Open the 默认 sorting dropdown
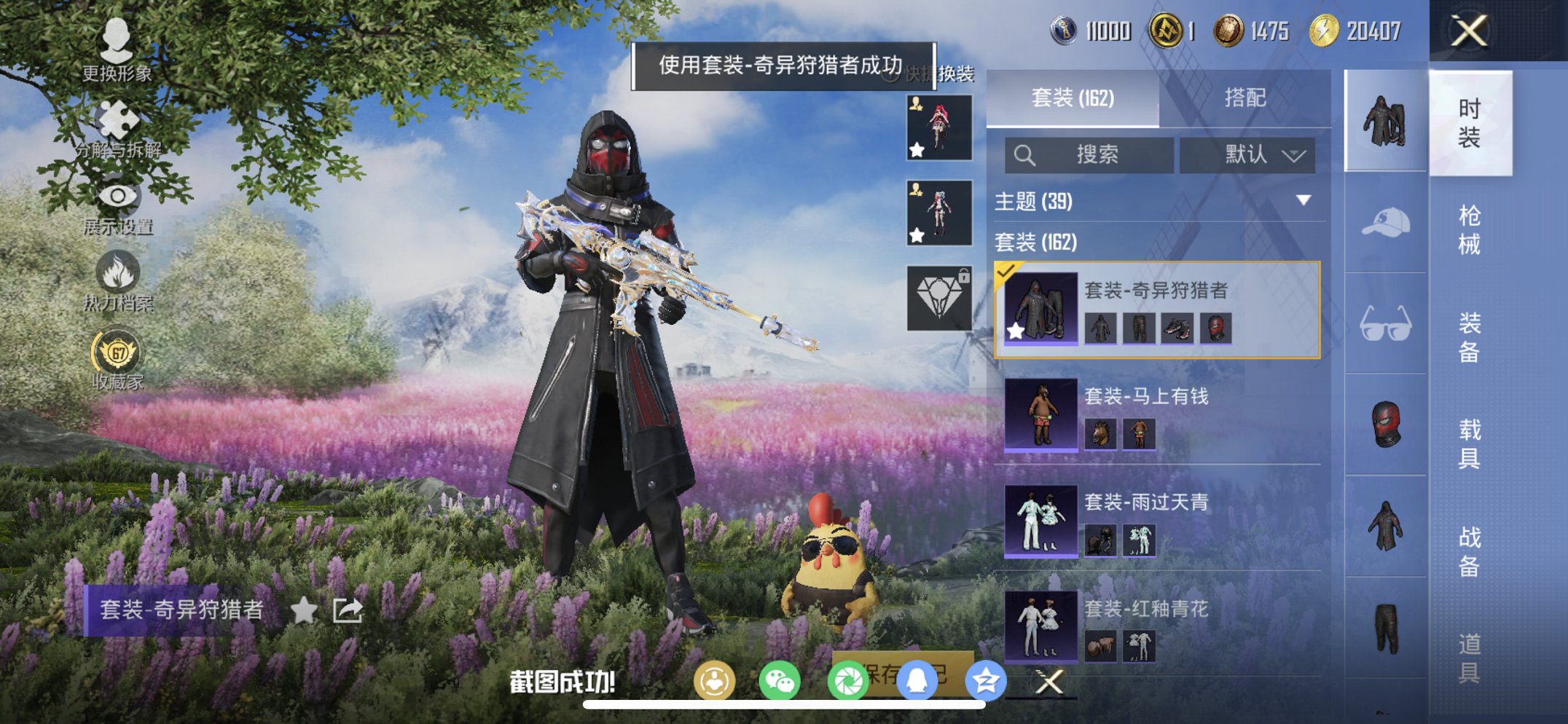1568x724 pixels. tap(1249, 155)
